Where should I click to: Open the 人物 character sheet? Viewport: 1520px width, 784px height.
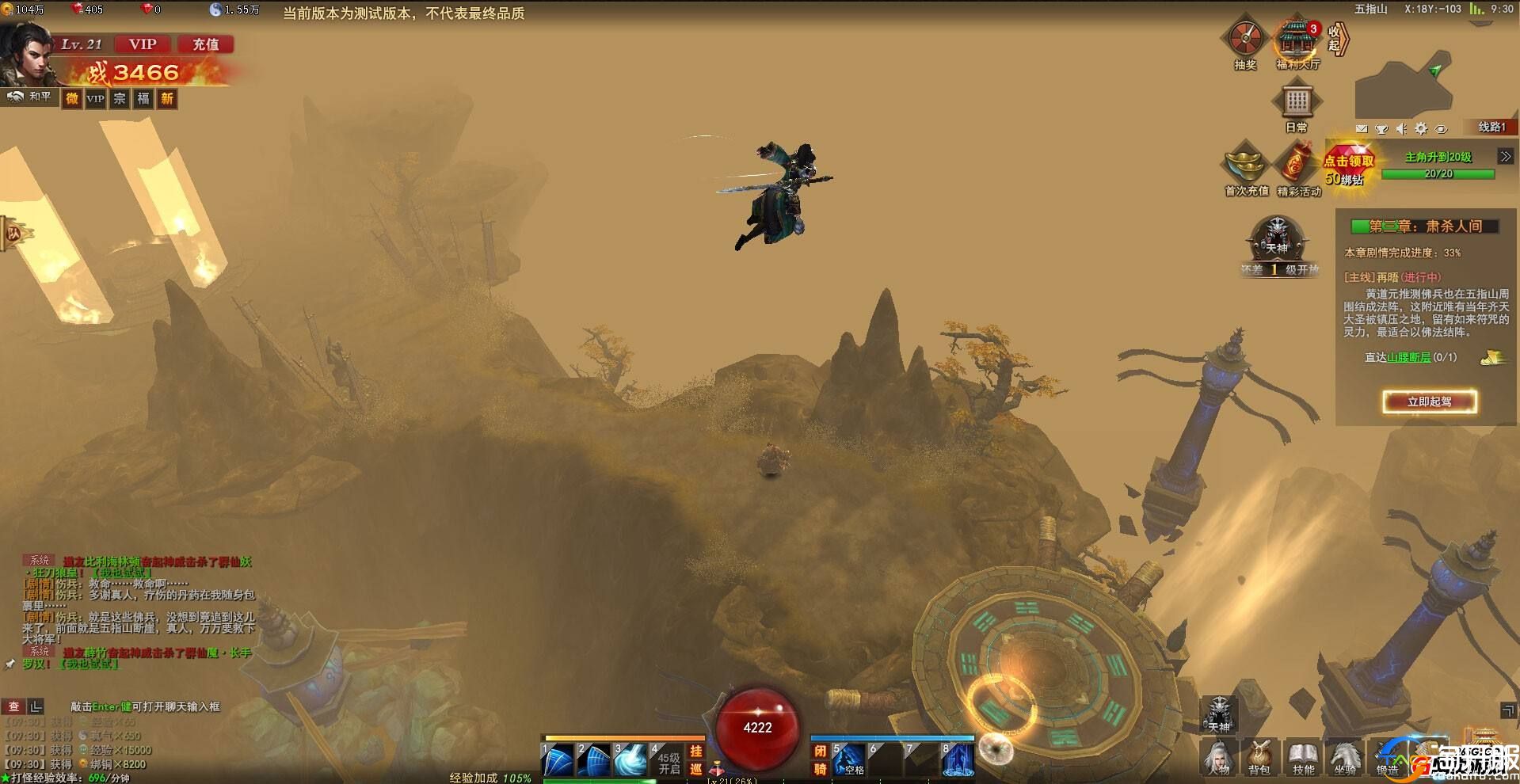[1218, 758]
